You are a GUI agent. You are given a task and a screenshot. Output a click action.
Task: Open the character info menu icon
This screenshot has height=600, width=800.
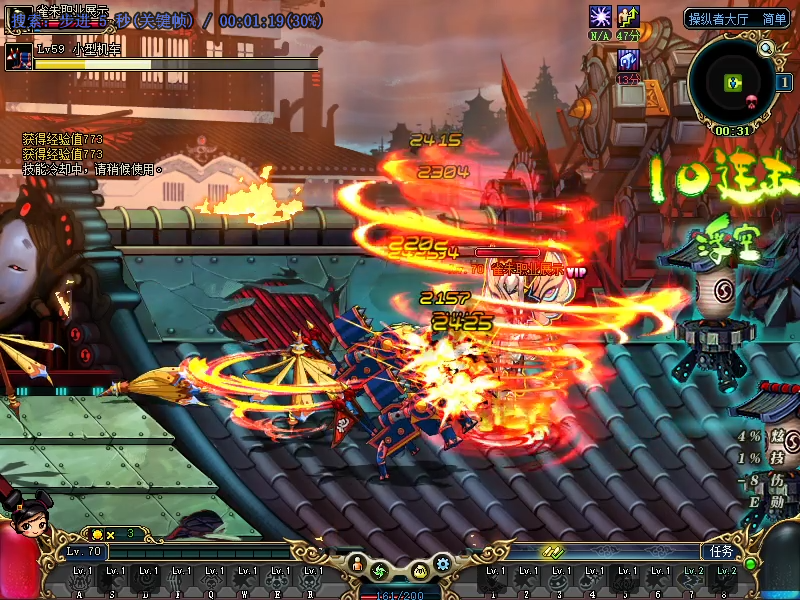pyautogui.click(x=357, y=563)
